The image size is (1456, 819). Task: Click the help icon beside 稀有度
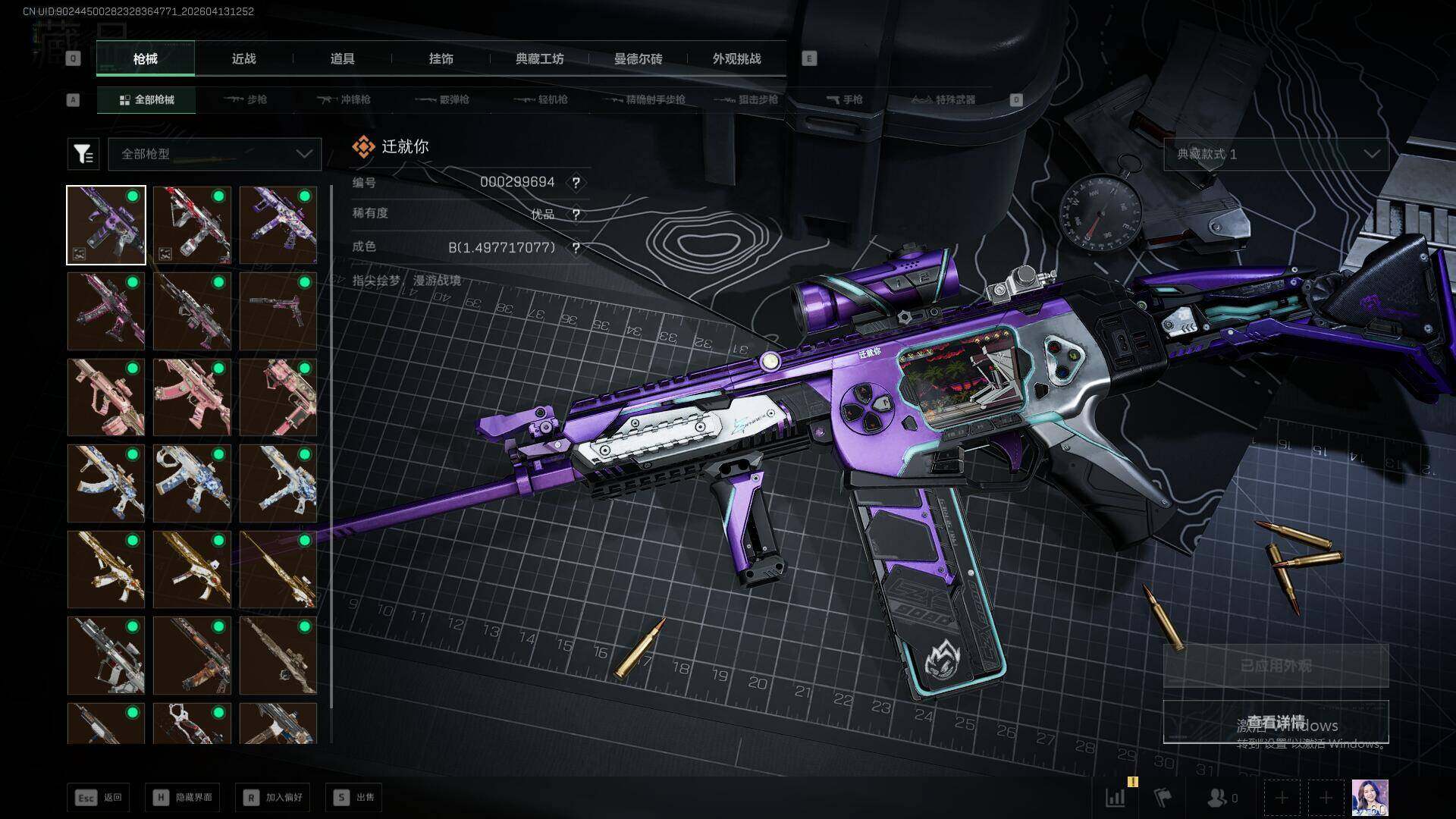pyautogui.click(x=576, y=215)
